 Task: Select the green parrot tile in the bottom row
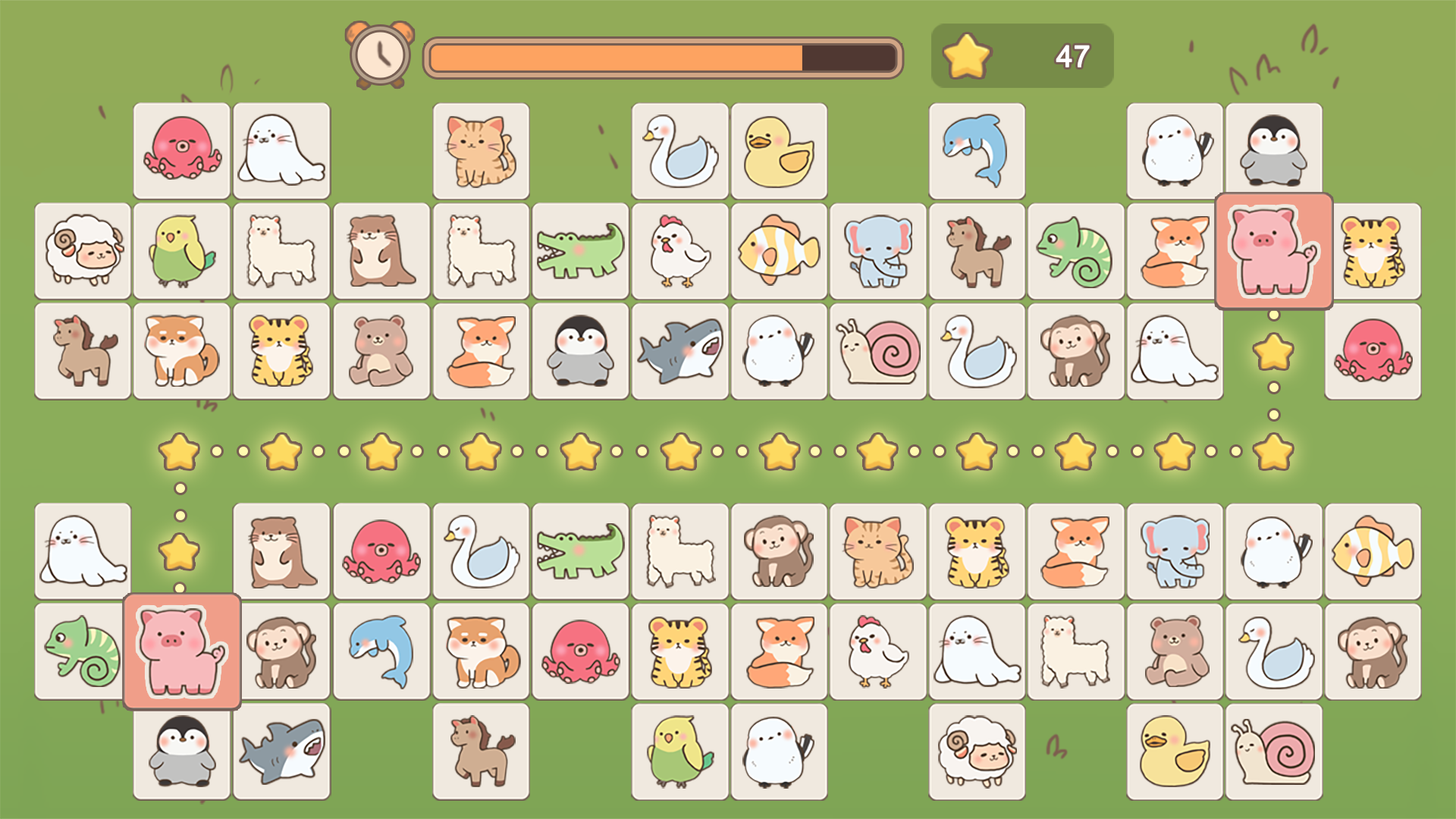[680, 749]
